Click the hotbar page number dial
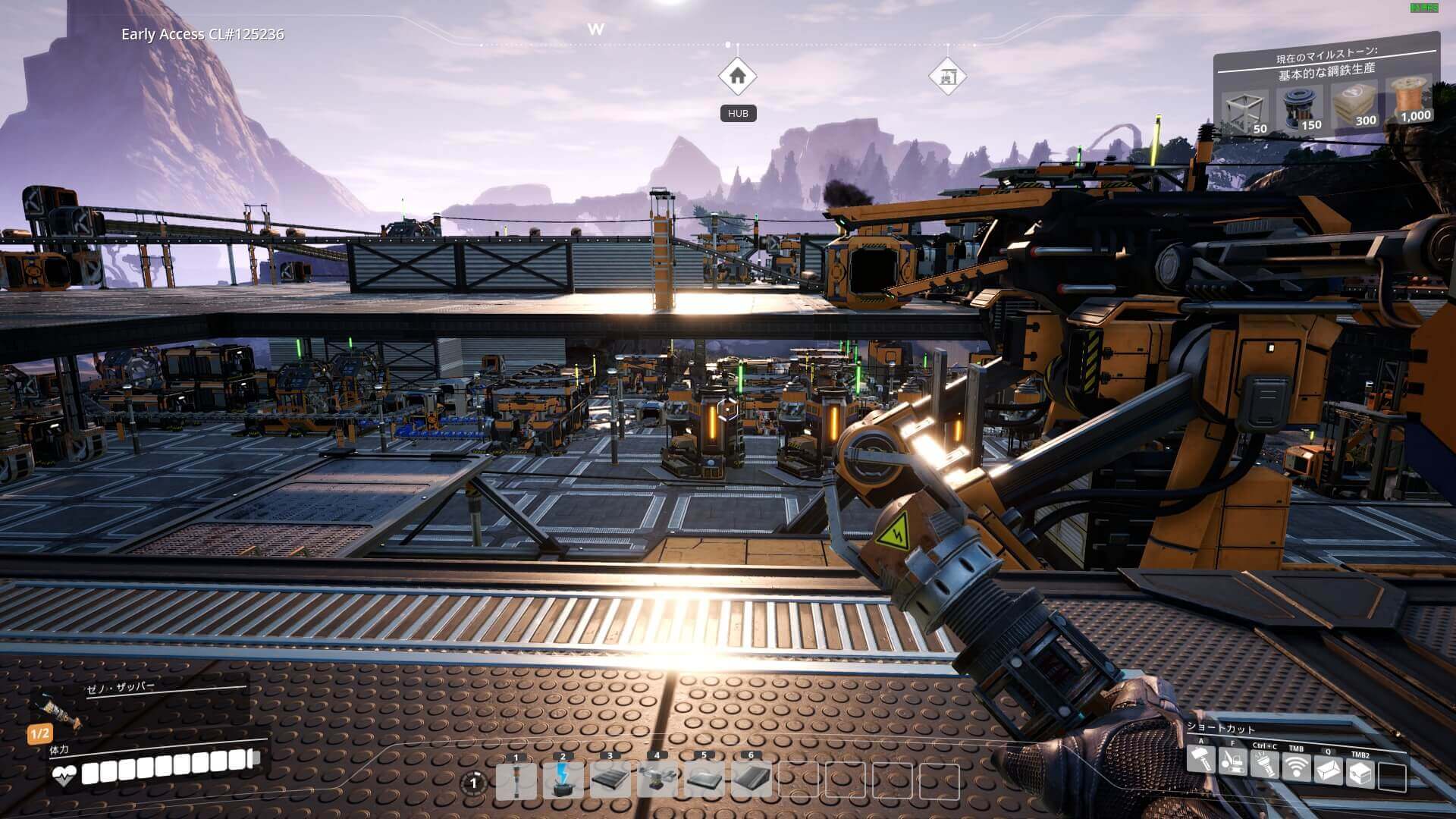Screen dimensions: 1456x819 (x=475, y=783)
